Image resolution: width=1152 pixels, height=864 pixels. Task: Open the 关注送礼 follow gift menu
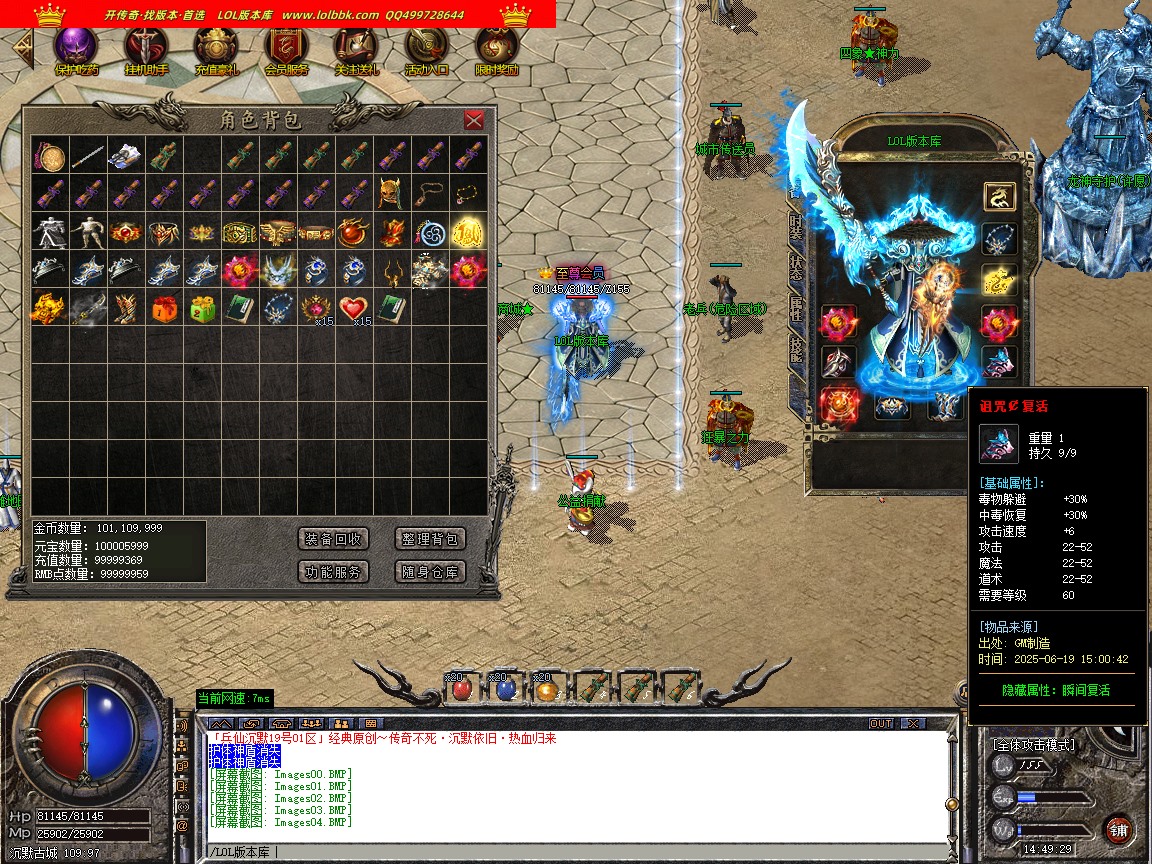(356, 50)
